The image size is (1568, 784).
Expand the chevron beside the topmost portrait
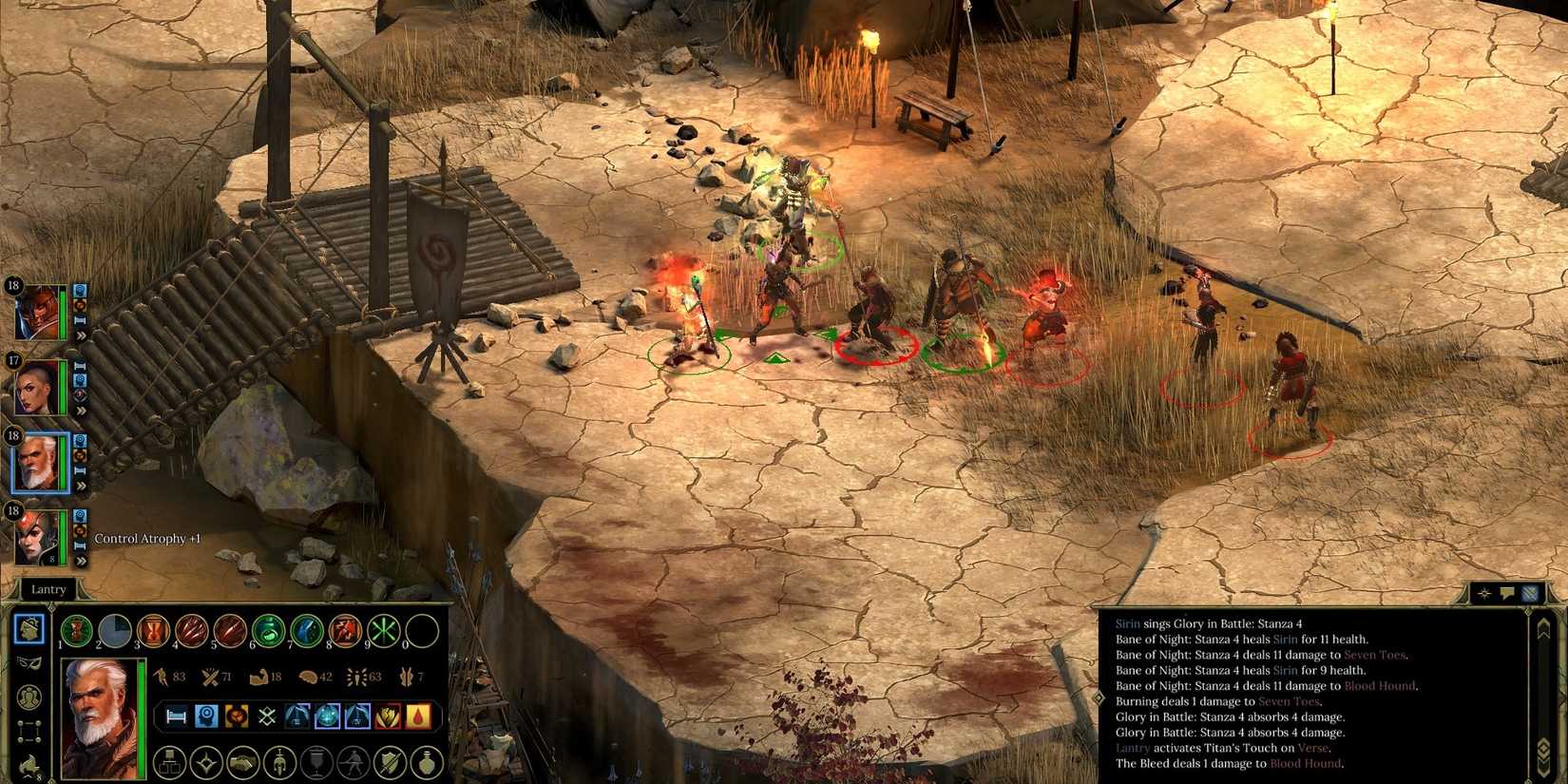point(83,336)
